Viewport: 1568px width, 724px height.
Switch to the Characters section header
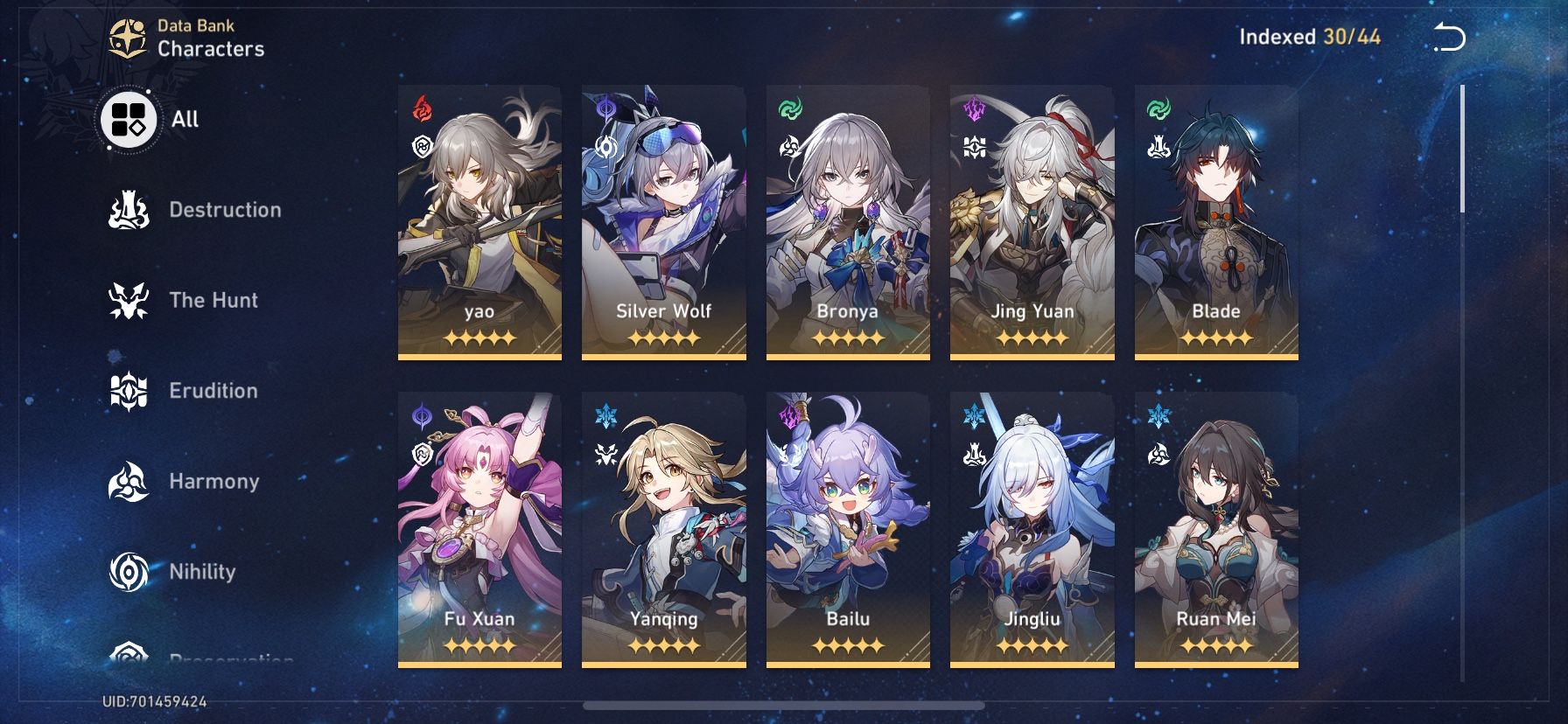coord(212,49)
